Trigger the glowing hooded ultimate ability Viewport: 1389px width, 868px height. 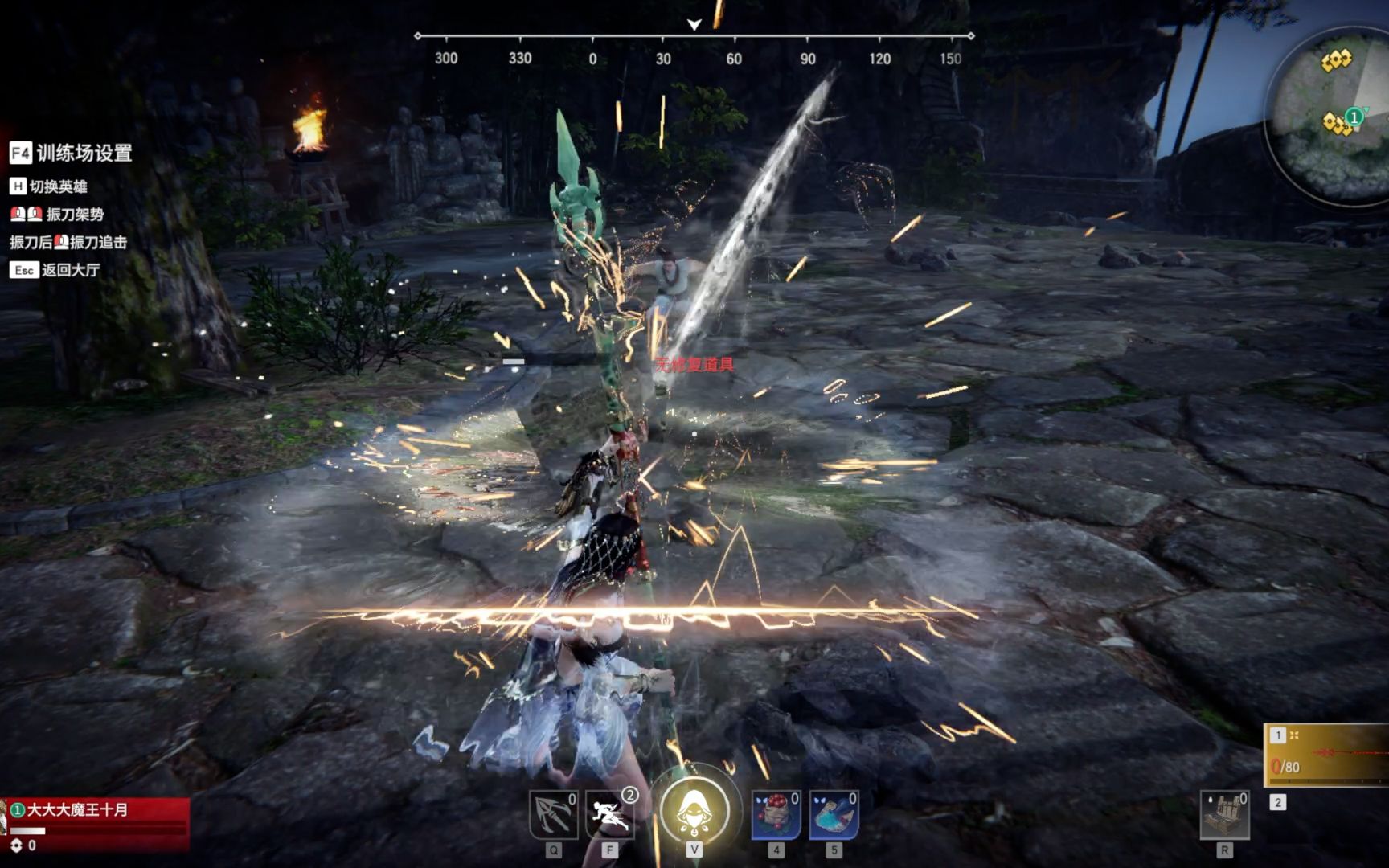coord(694,812)
